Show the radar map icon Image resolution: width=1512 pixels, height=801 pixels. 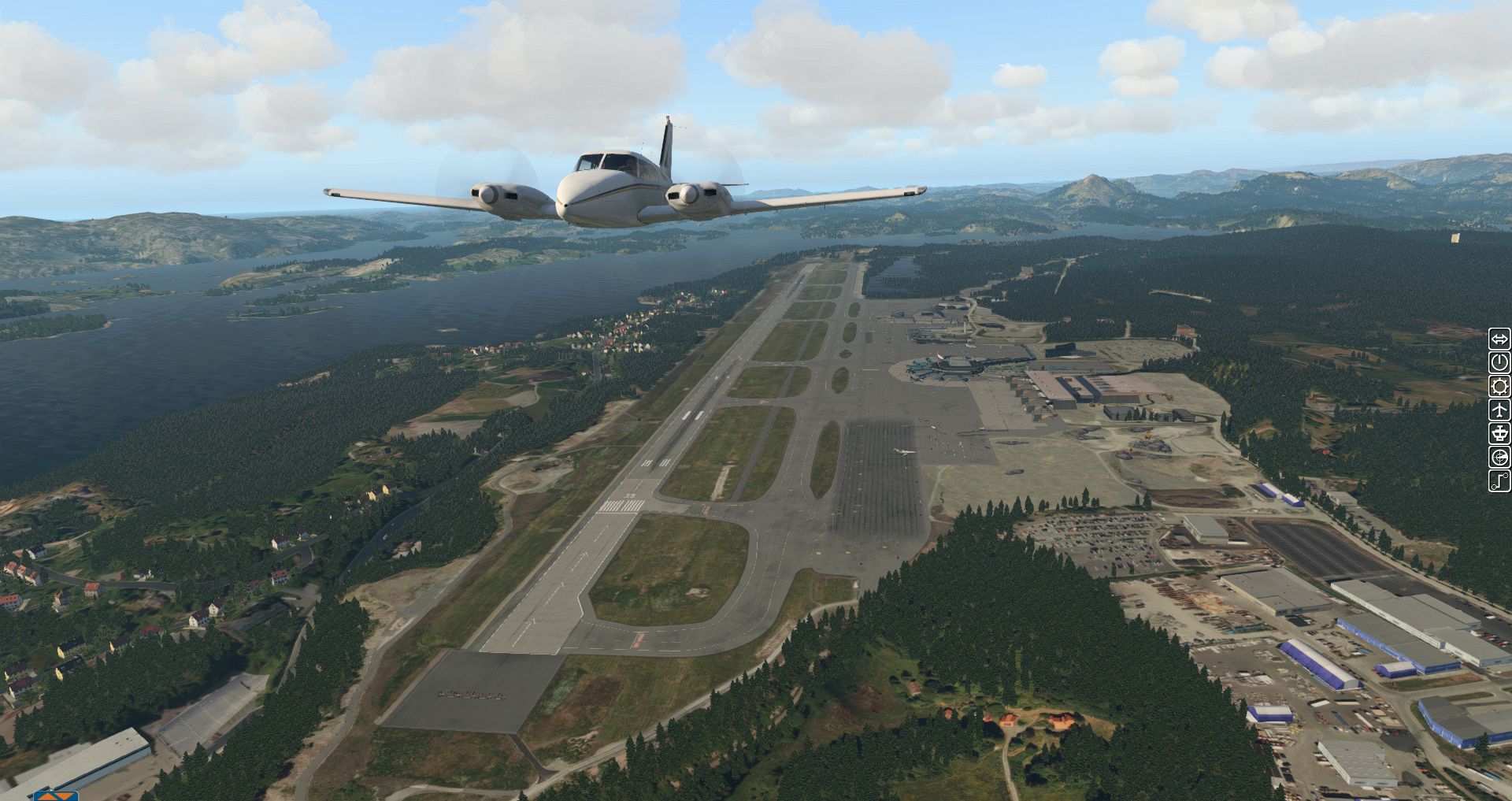click(x=1499, y=457)
